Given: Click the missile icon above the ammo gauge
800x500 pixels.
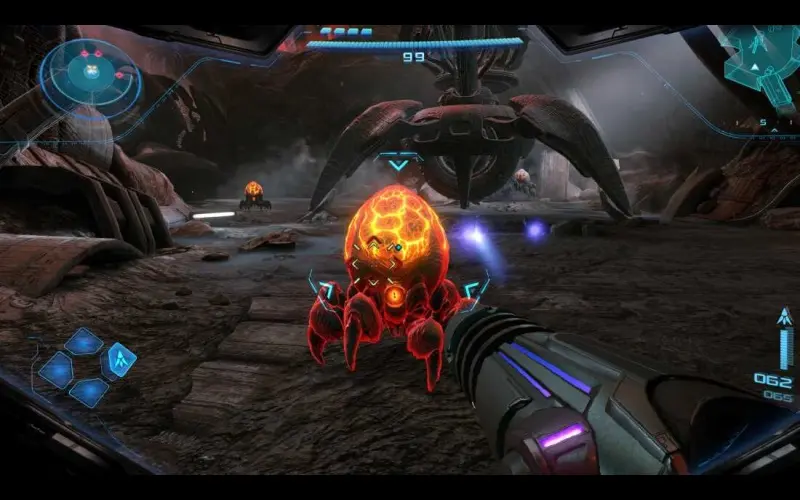Looking at the screenshot, I should (x=785, y=316).
